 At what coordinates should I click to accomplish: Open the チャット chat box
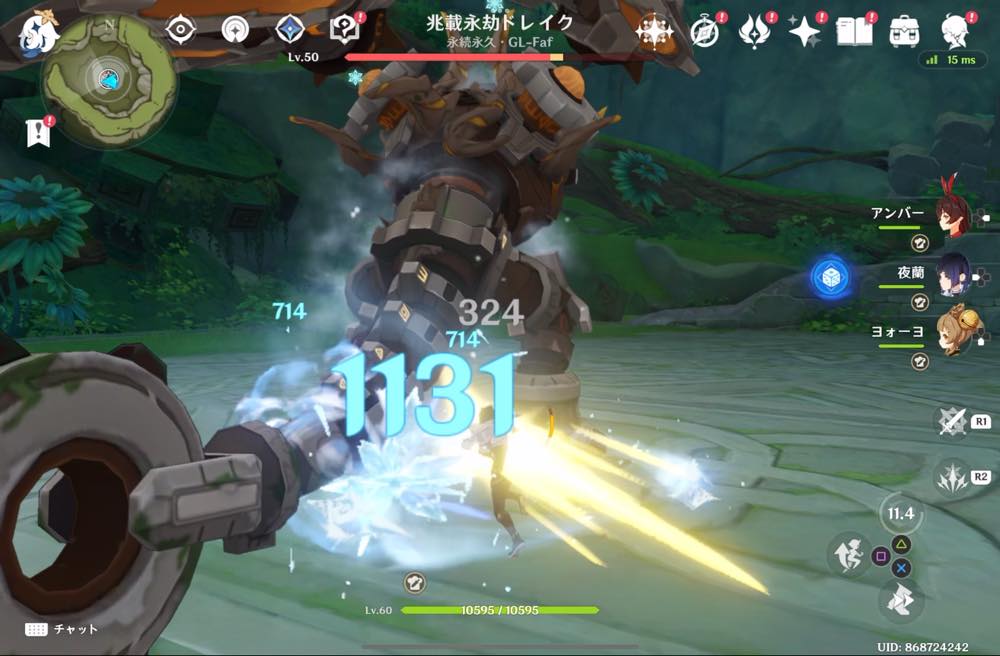coord(62,629)
